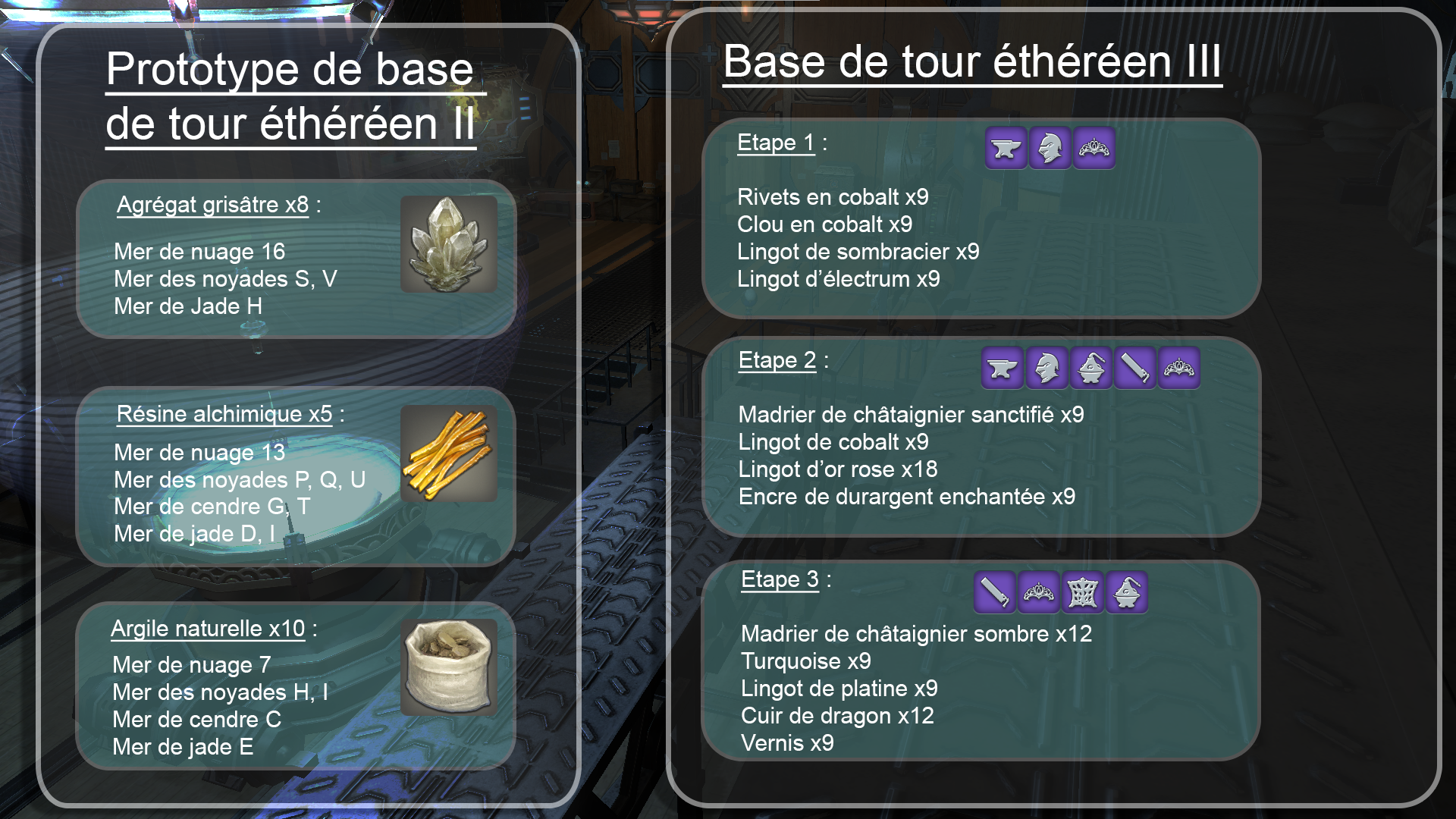1456x819 pixels.
Task: Choose the stretched hide leatherworker icon in Etape 3
Action: click(1082, 592)
